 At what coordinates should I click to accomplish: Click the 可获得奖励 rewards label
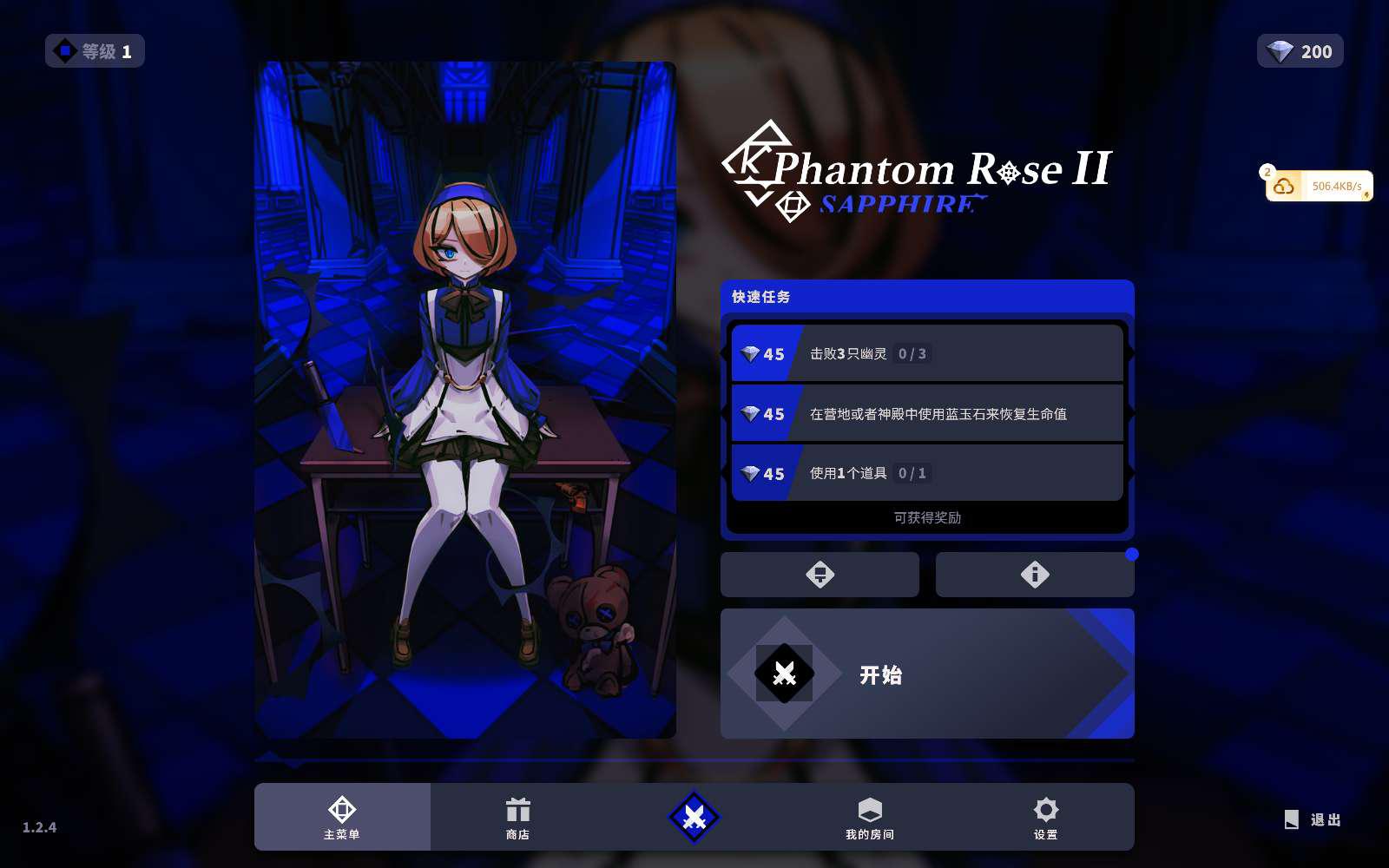(927, 517)
